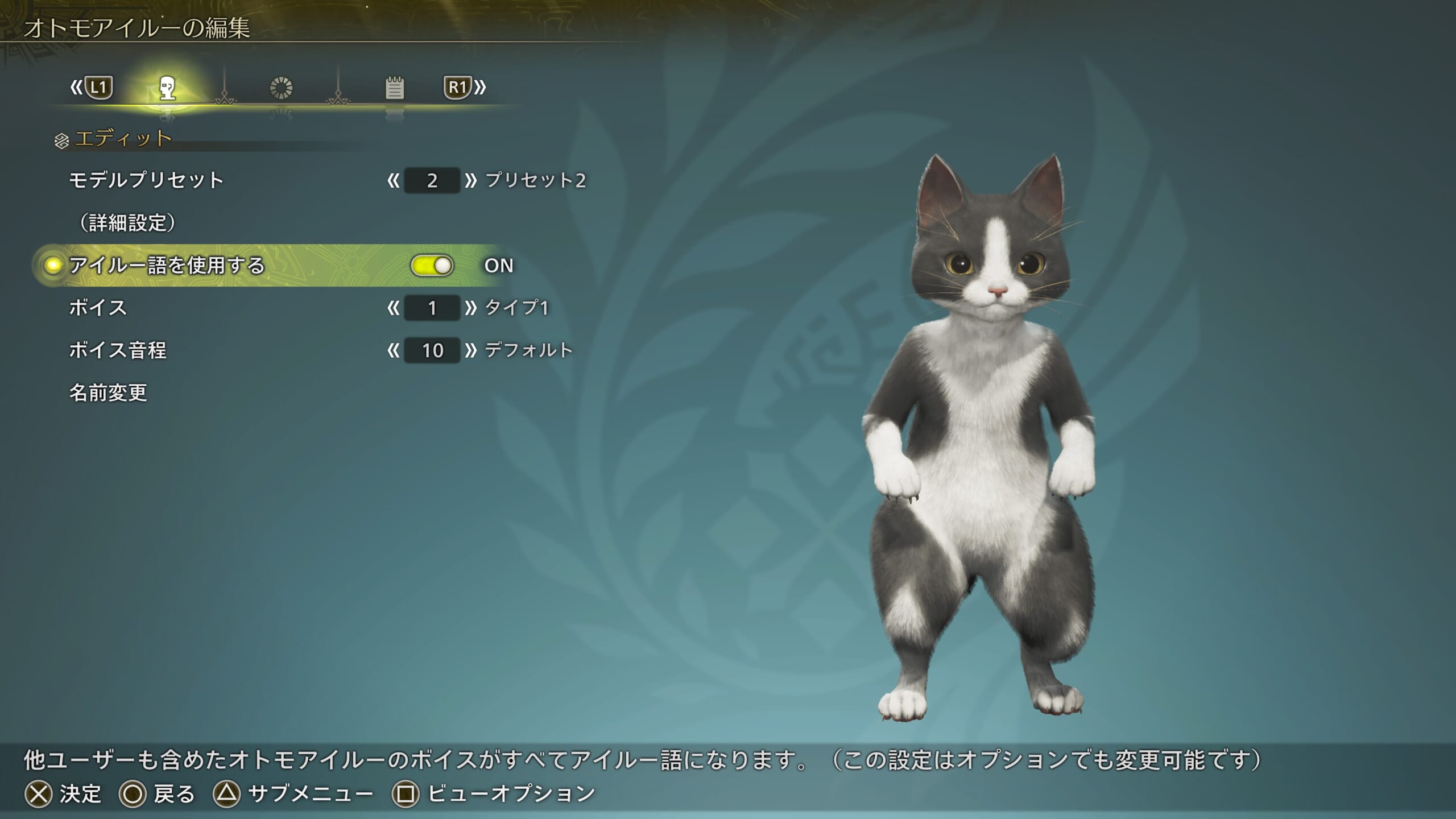Viewport: 1456px width, 819px height.
Task: Choose the previous voice type
Action: click(393, 308)
